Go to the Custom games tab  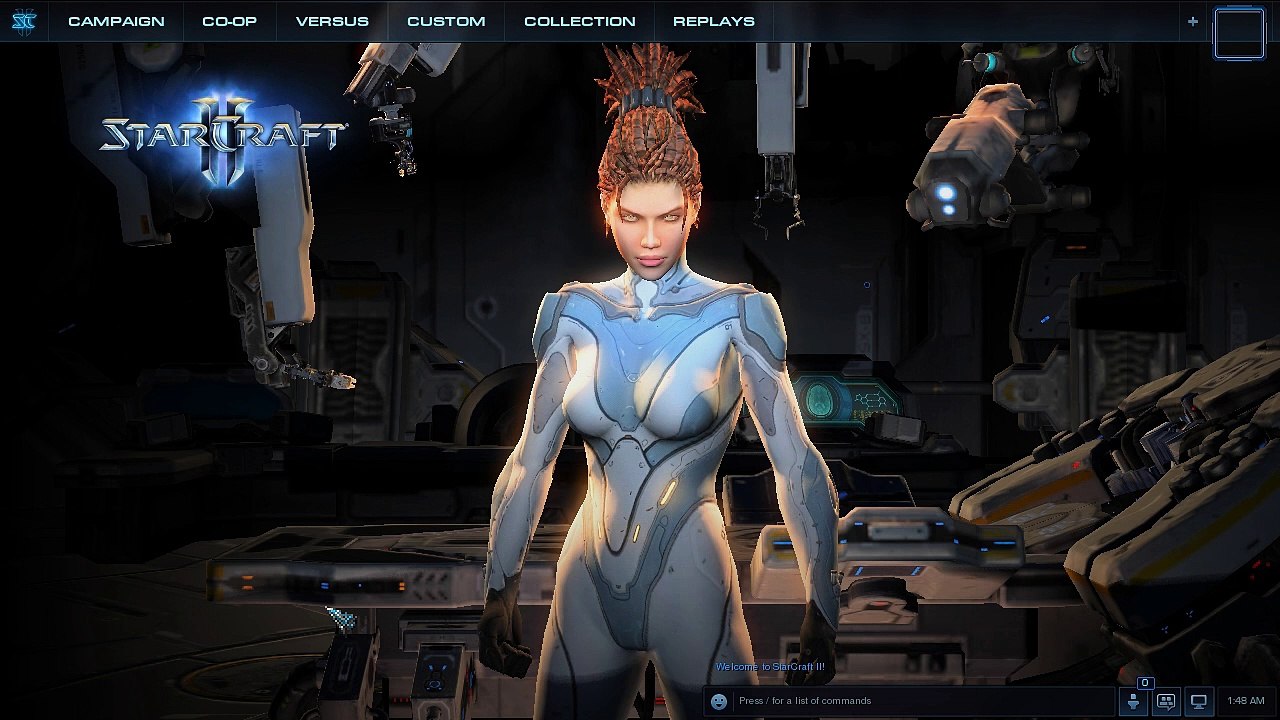click(446, 21)
